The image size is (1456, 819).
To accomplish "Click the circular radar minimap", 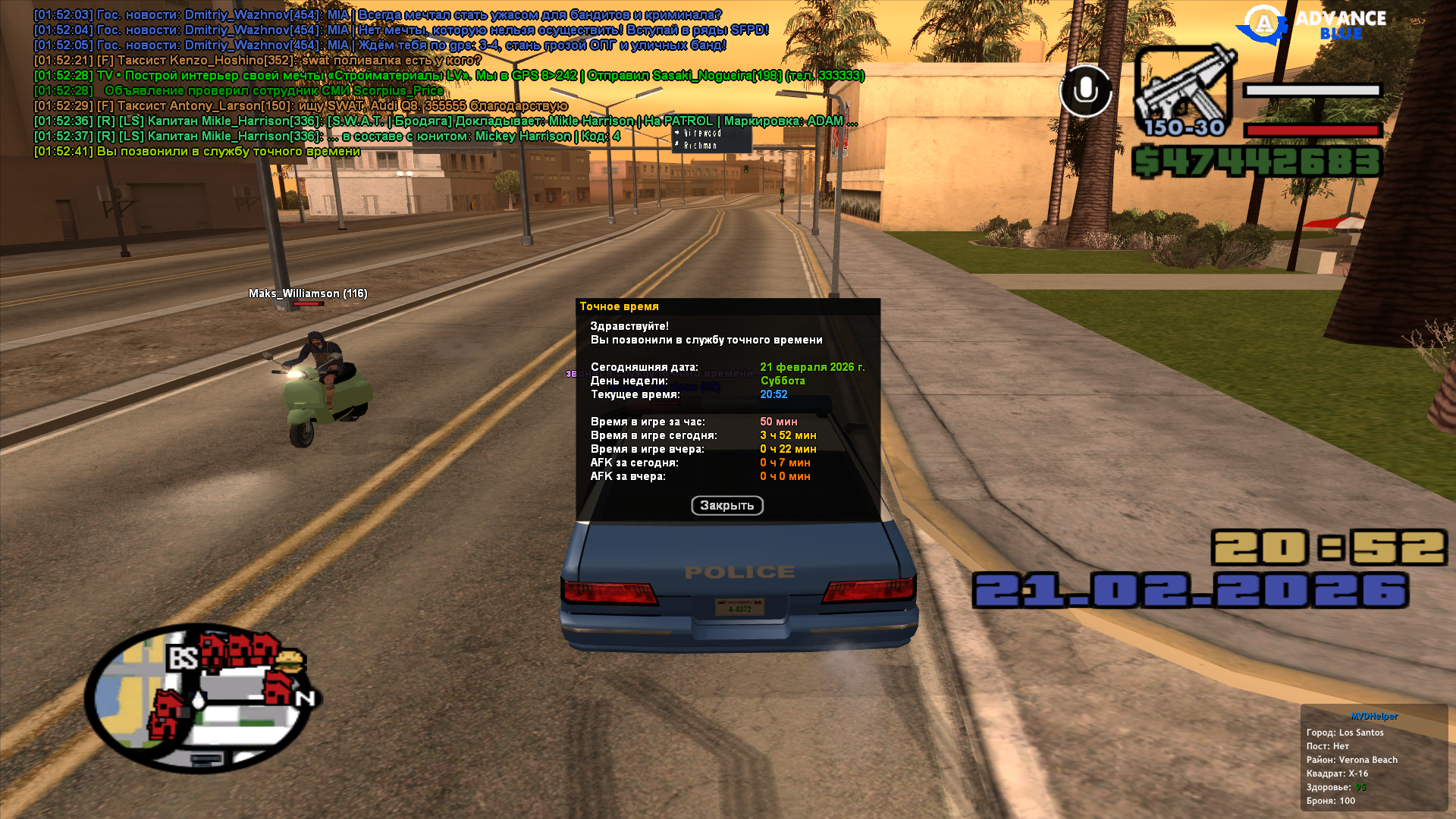I will 201,699.
